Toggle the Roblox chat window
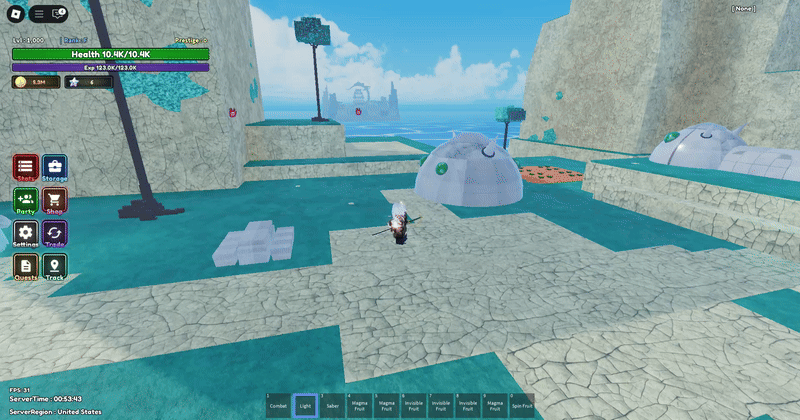Screen dimensions: 800x420 point(58,14)
